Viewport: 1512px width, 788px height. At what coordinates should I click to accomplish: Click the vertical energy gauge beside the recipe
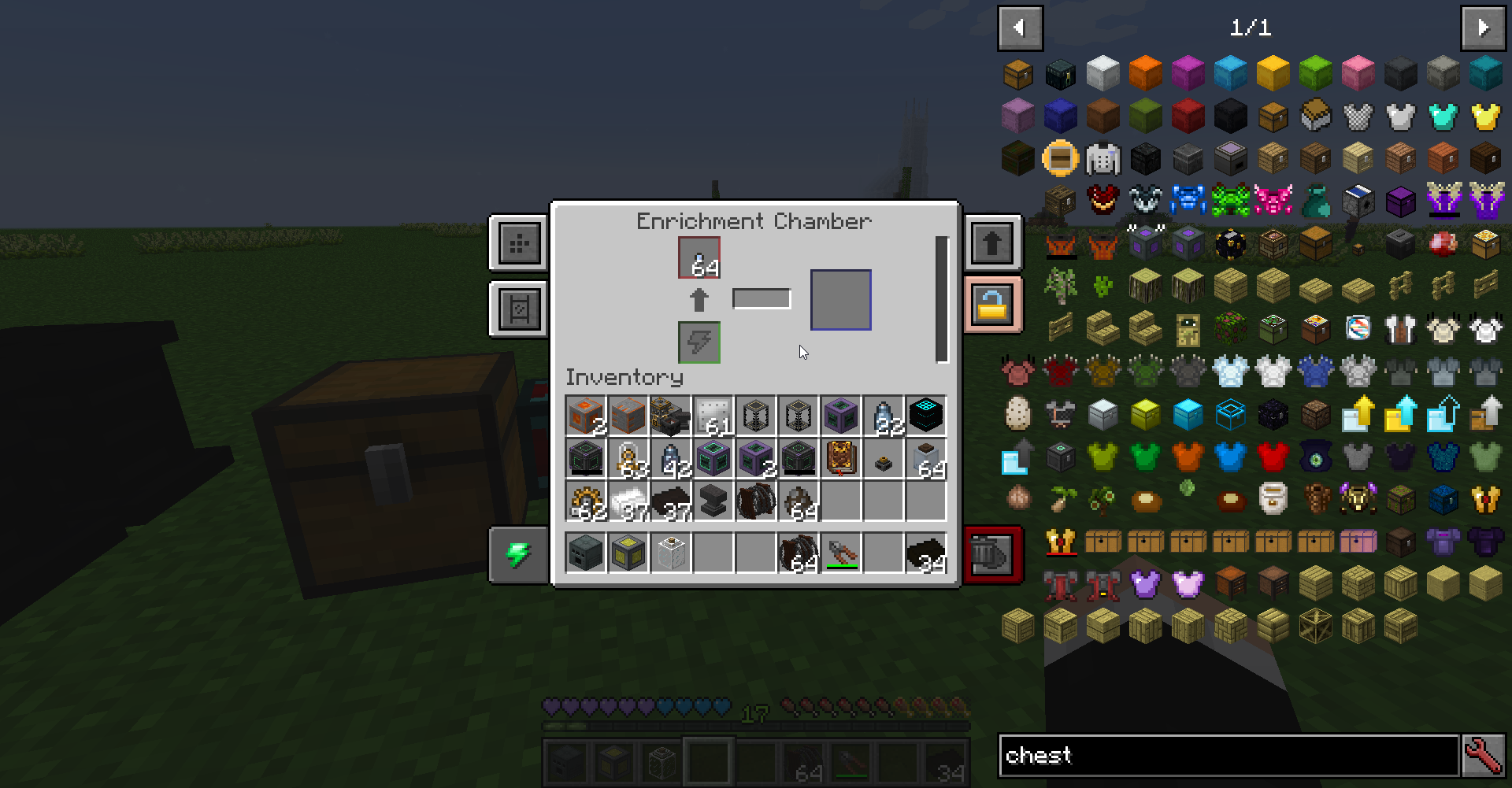[x=943, y=299]
